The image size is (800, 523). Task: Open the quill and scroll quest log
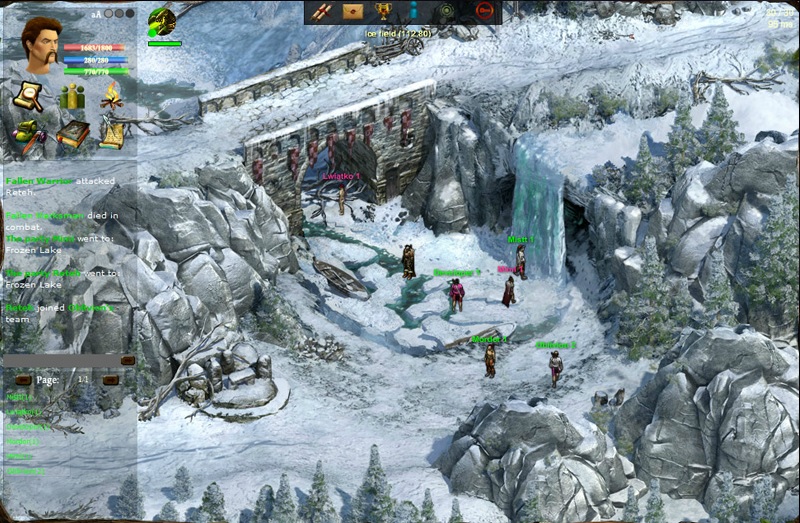pyautogui.click(x=112, y=134)
